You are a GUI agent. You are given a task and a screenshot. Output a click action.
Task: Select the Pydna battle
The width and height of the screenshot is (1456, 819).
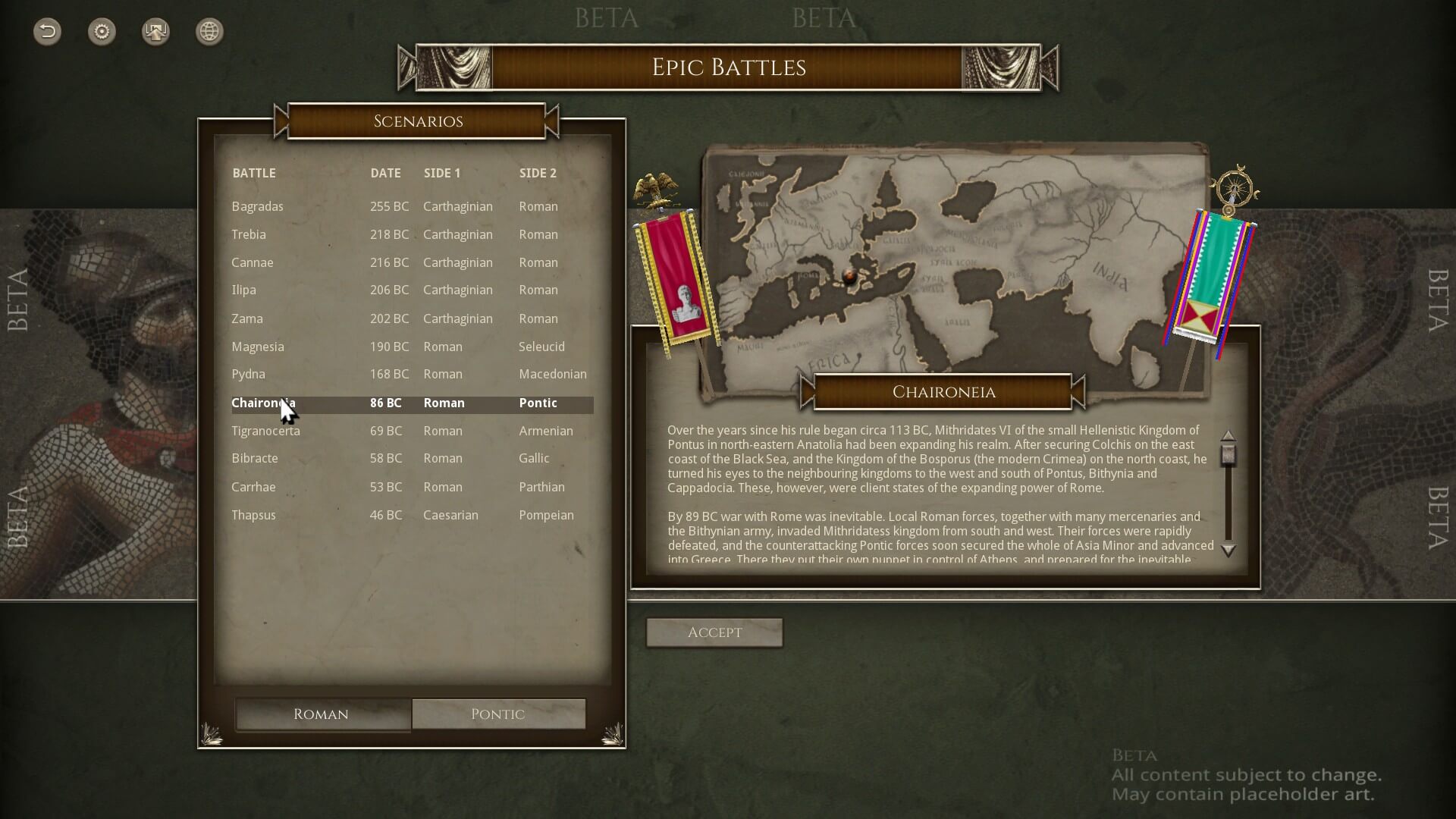[x=249, y=374]
